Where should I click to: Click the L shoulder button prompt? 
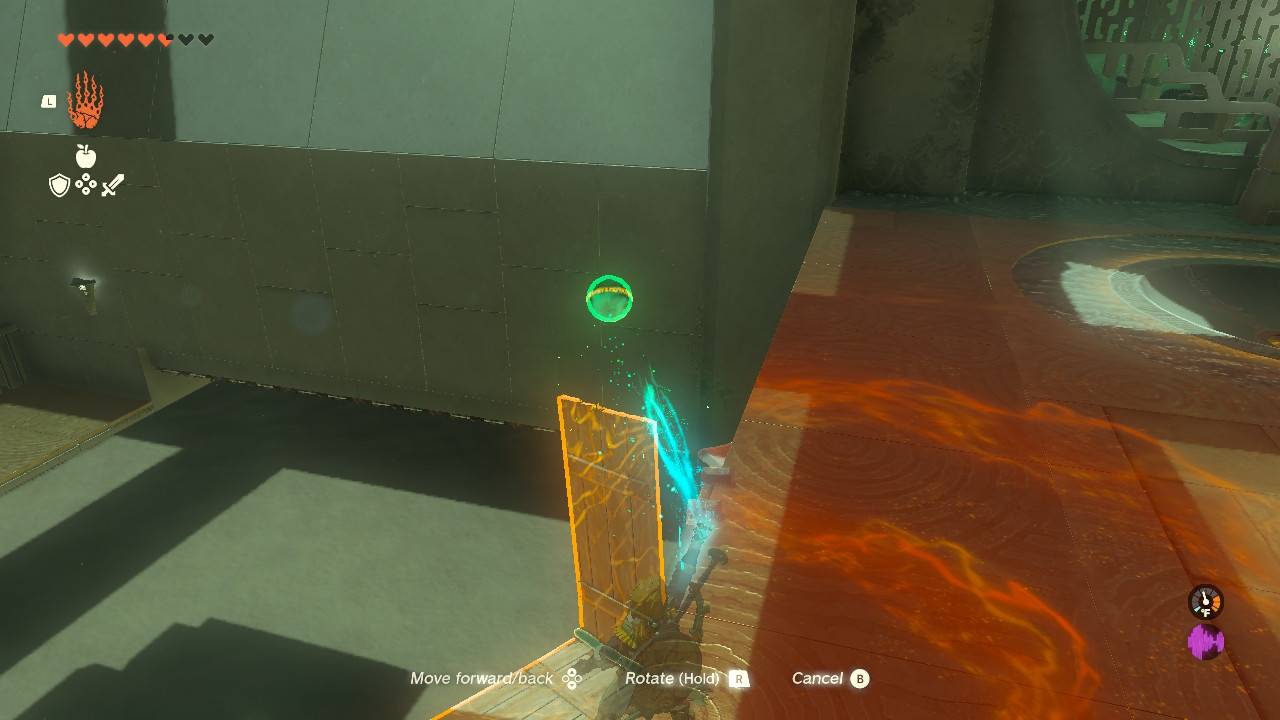(x=49, y=100)
